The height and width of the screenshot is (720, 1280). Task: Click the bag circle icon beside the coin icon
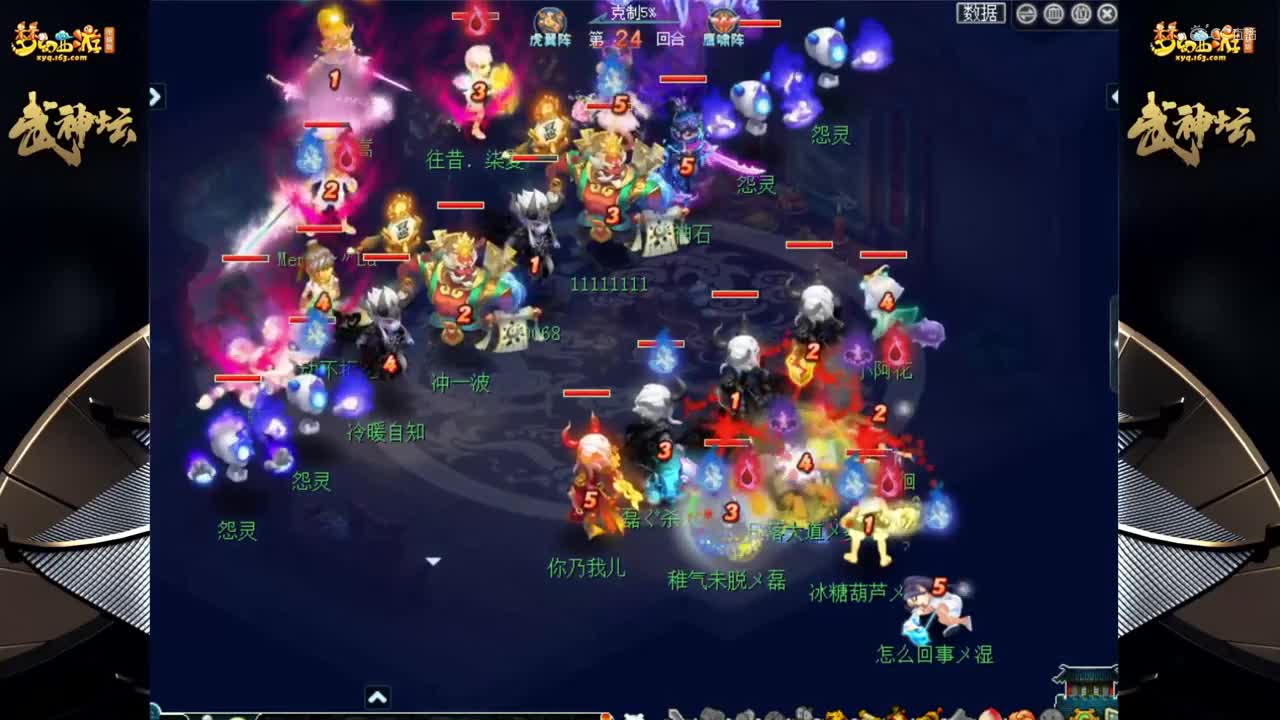(1079, 14)
